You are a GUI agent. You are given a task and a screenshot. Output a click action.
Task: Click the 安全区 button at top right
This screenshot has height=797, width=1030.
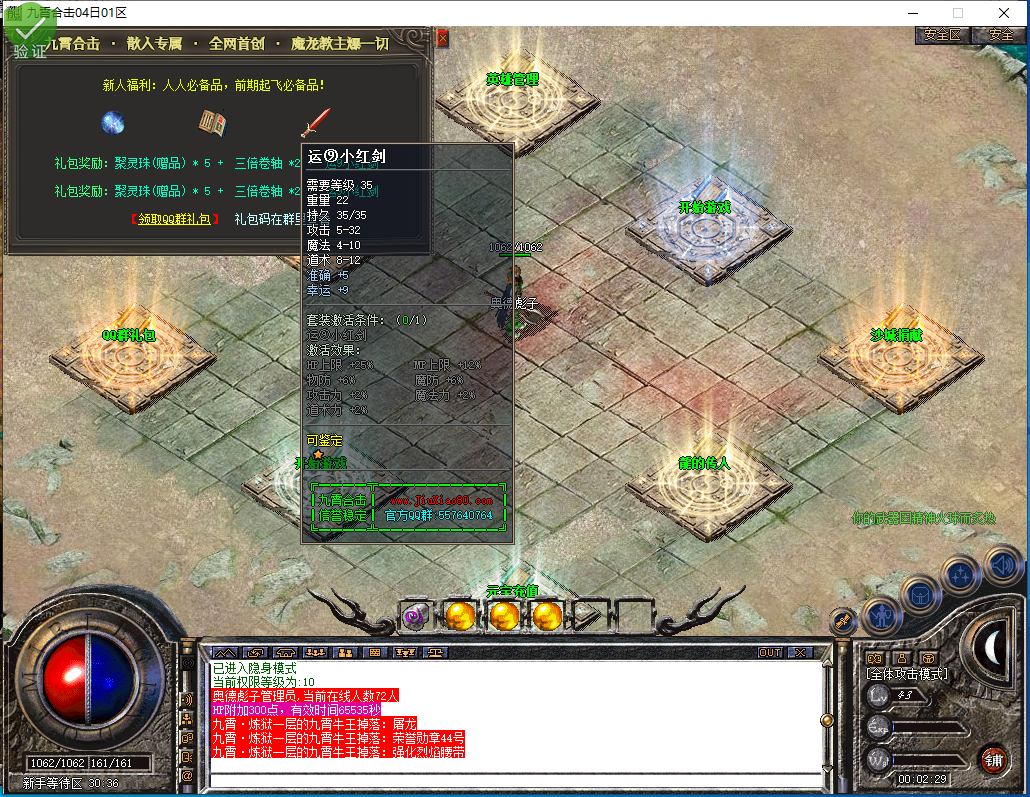(x=942, y=34)
